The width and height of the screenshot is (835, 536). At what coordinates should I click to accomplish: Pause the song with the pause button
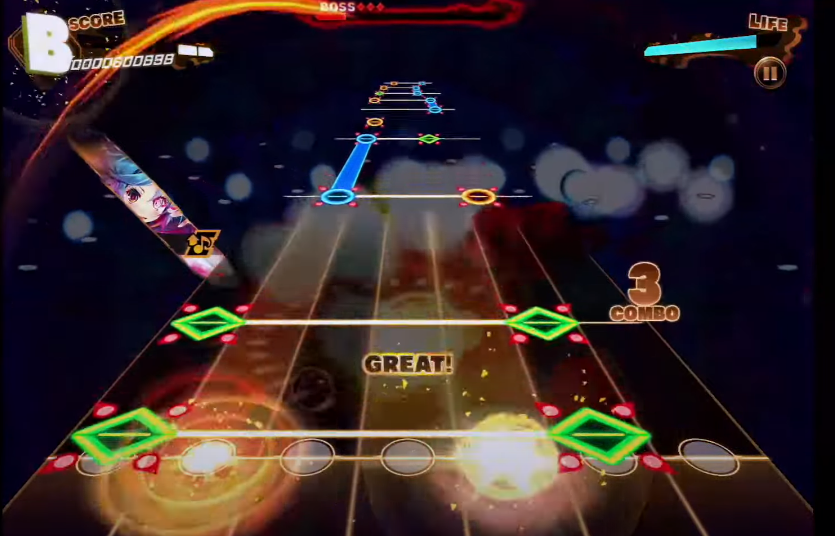coord(769,73)
